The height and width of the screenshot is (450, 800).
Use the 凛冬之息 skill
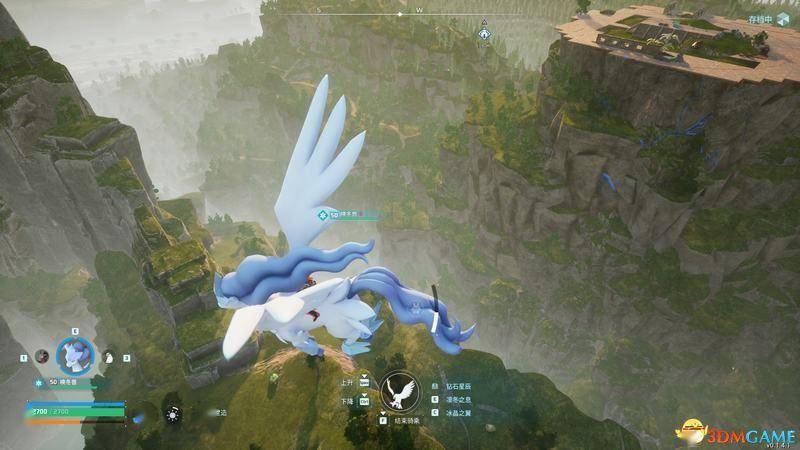(x=458, y=398)
